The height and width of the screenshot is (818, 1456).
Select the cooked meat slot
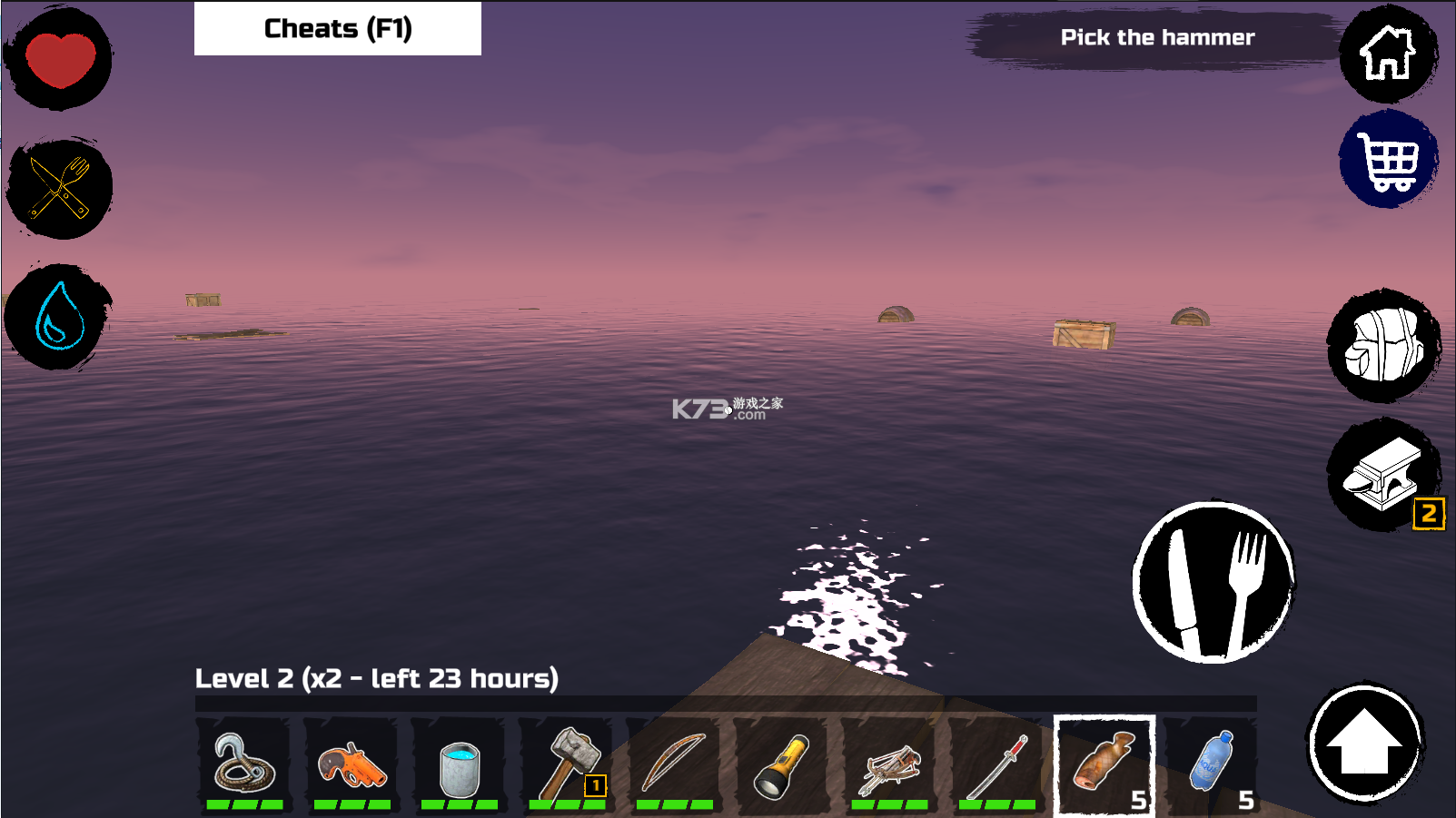(1104, 764)
